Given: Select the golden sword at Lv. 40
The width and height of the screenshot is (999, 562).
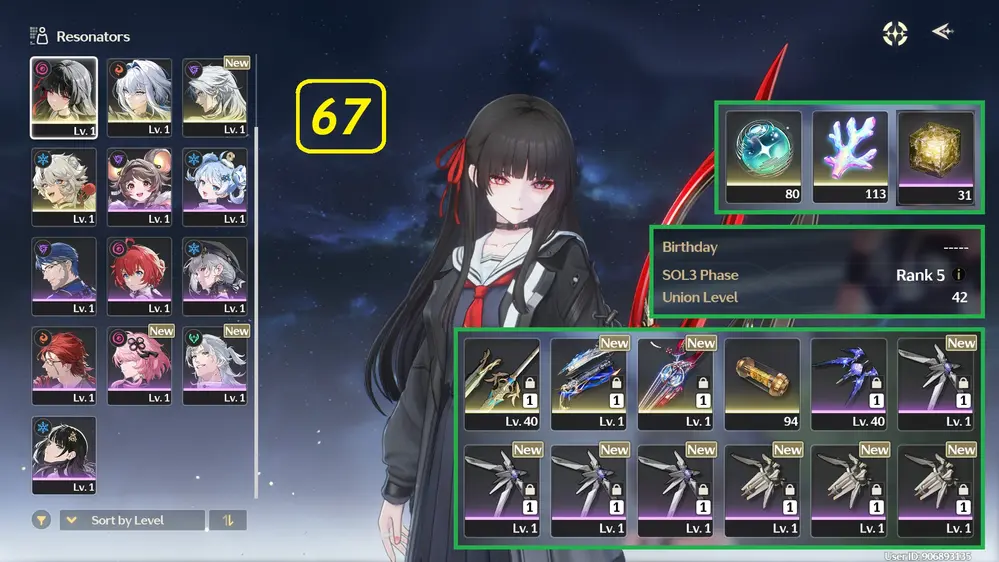Looking at the screenshot, I should 502,383.
